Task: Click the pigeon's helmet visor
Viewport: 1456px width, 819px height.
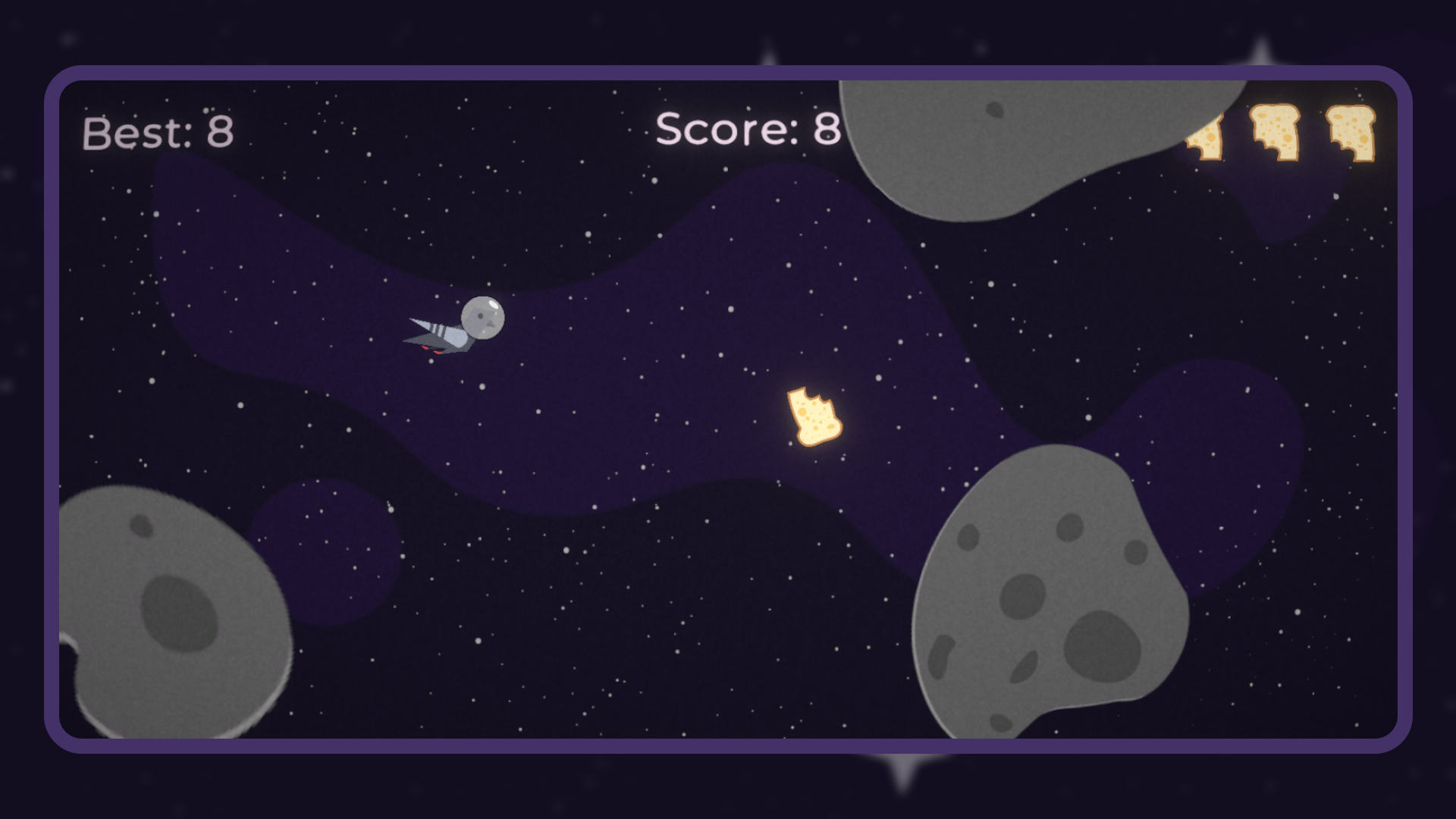Action: [x=483, y=318]
